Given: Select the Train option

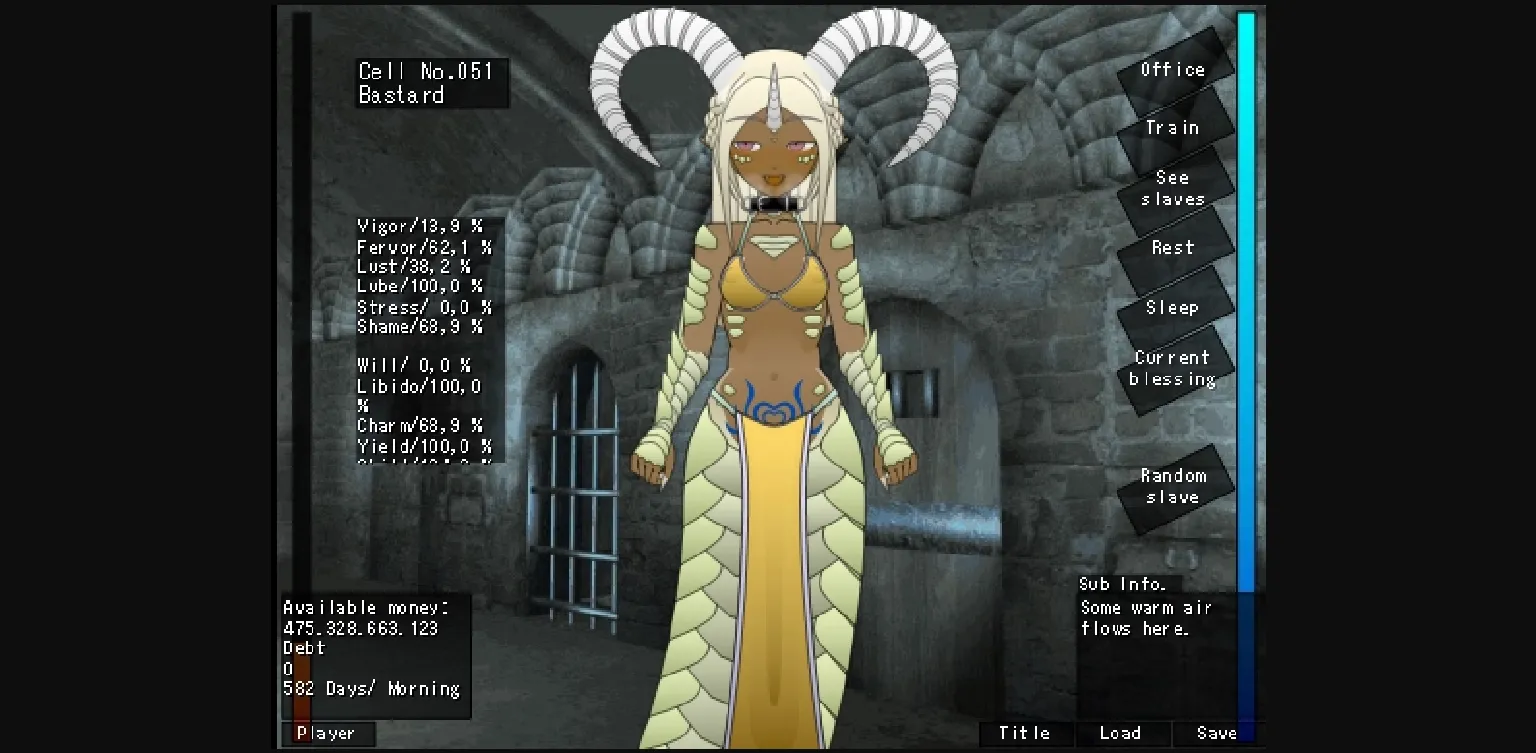Looking at the screenshot, I should [x=1172, y=128].
